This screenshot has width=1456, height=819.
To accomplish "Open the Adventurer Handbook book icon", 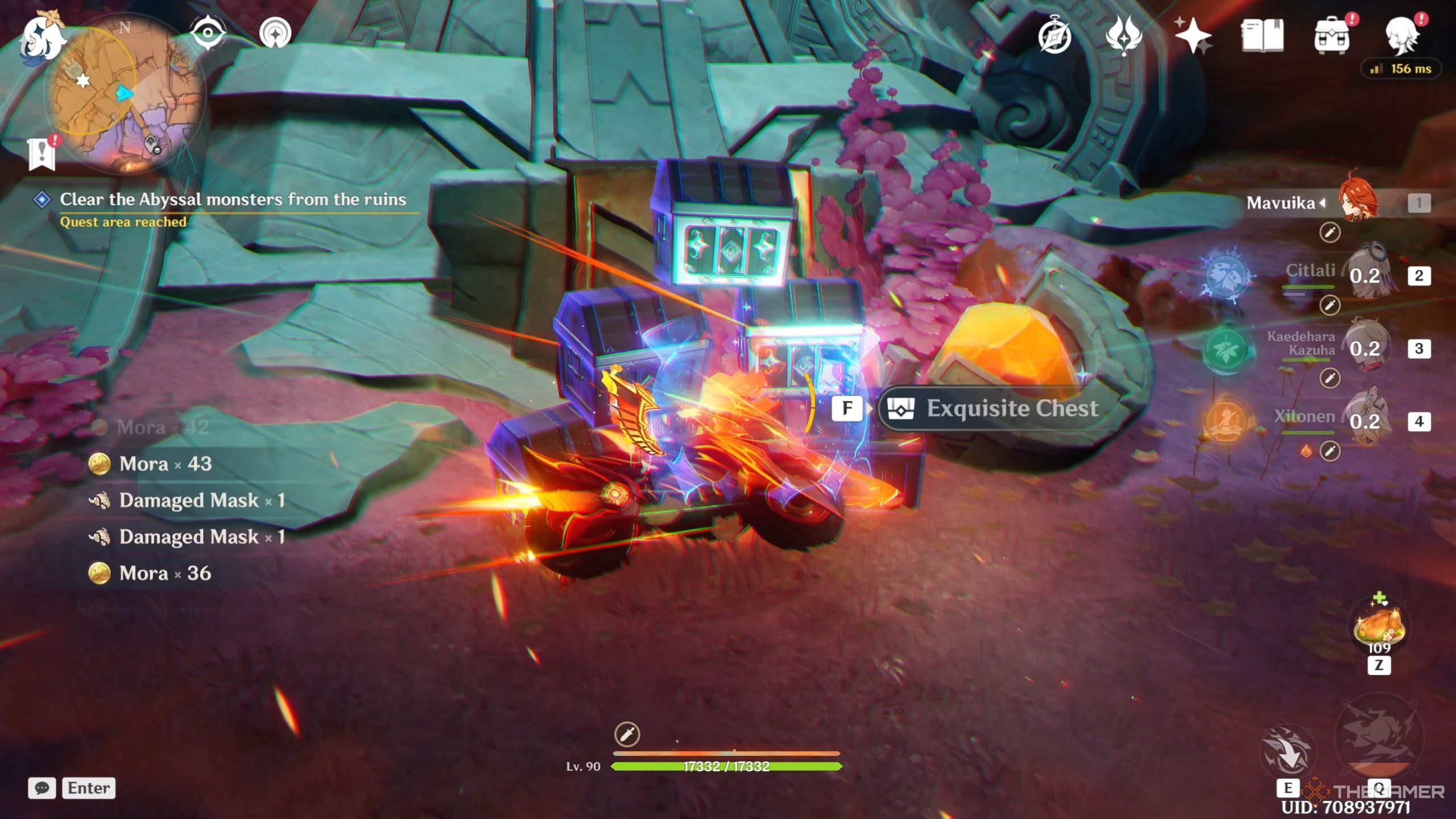I will (x=1262, y=36).
